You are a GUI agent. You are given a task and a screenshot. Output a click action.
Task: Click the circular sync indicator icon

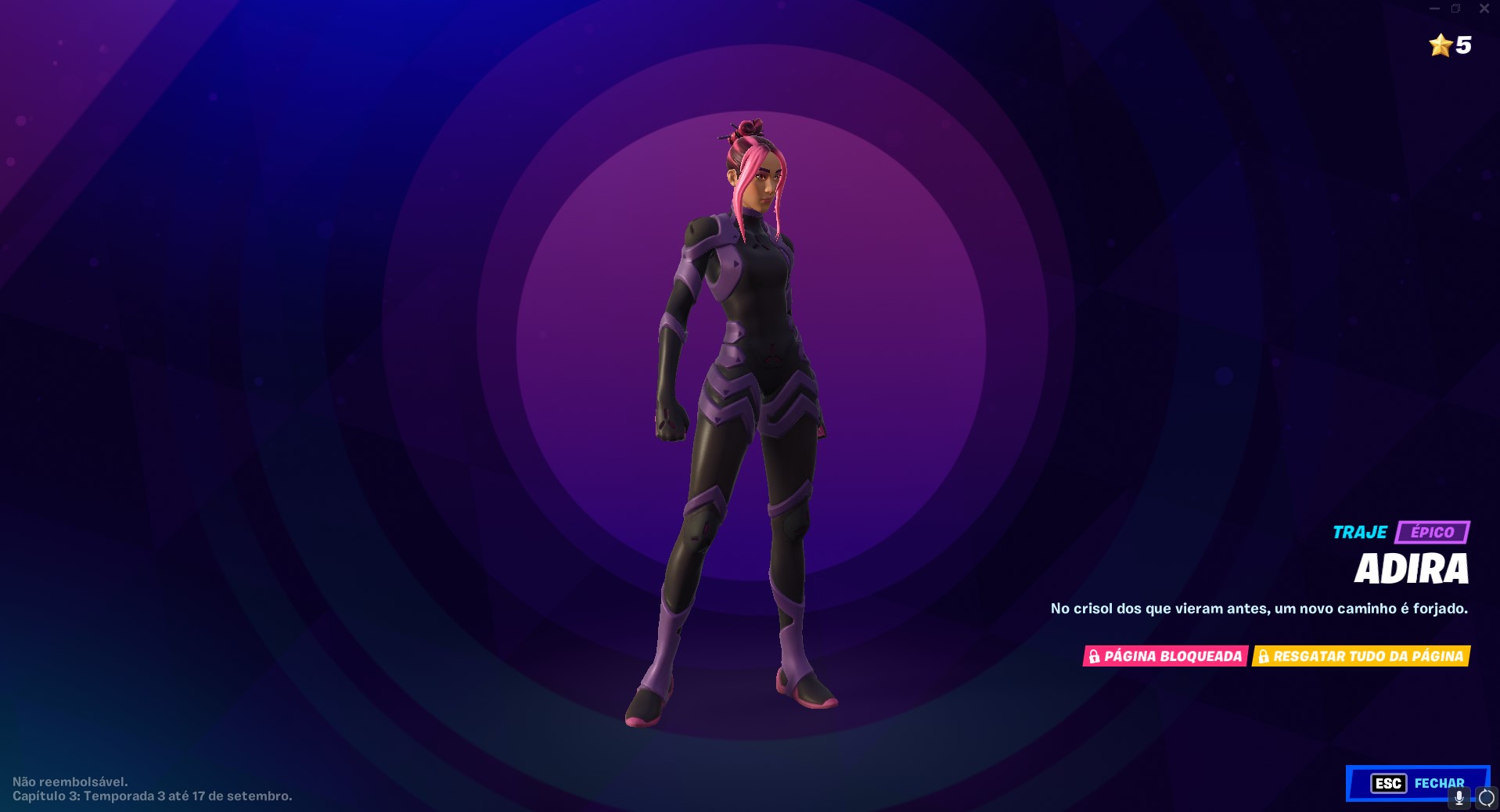pos(1485,799)
